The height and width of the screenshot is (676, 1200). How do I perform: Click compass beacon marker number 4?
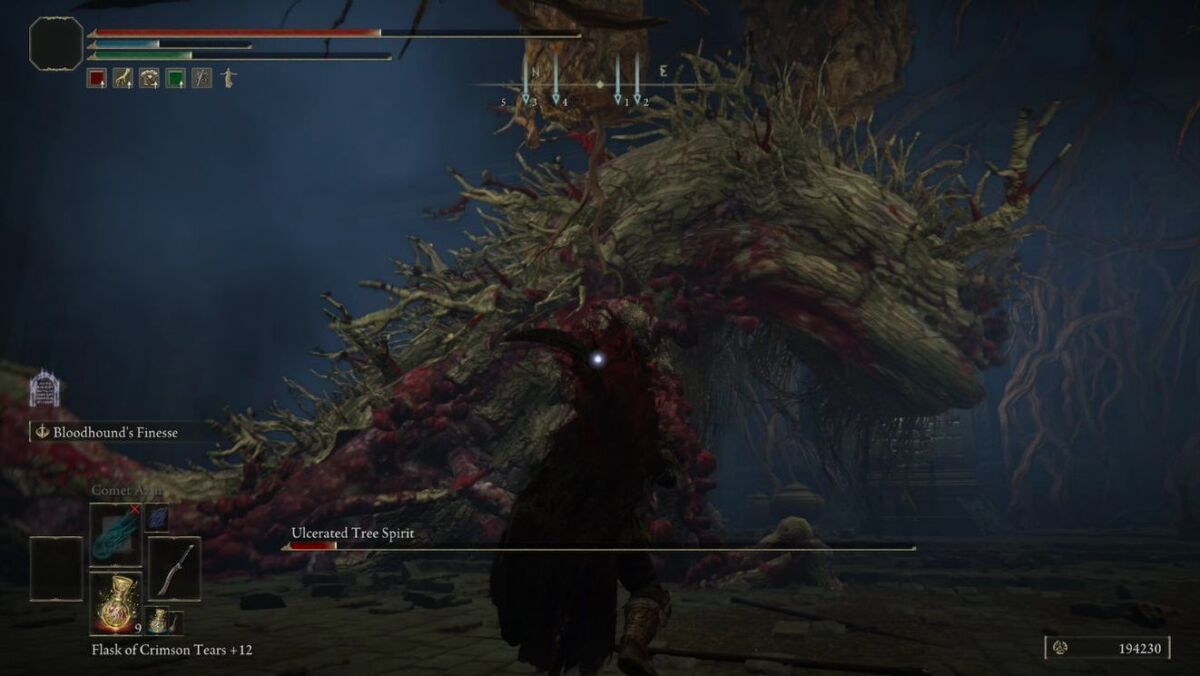click(556, 98)
